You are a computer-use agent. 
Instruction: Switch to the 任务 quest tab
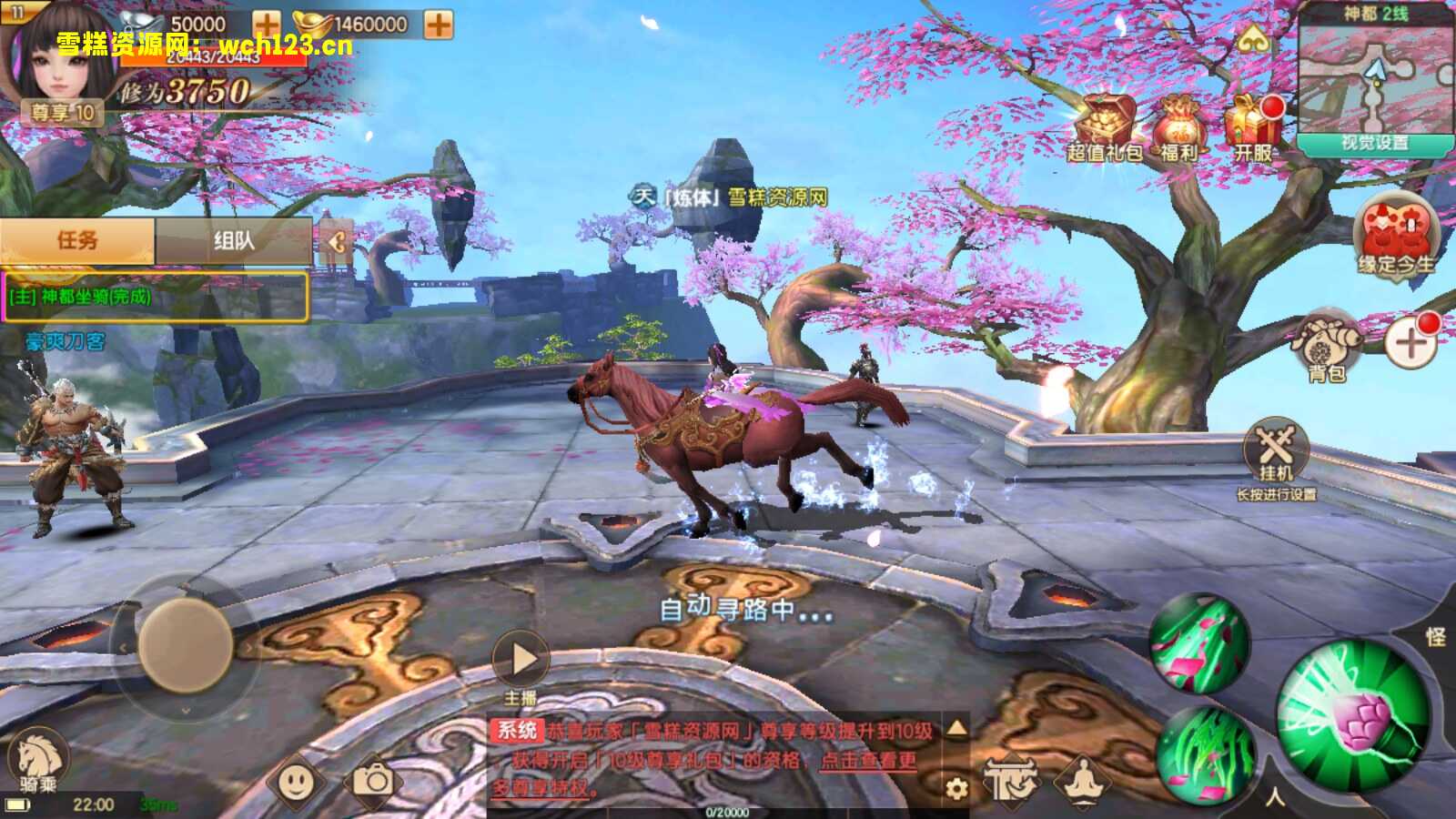77,240
